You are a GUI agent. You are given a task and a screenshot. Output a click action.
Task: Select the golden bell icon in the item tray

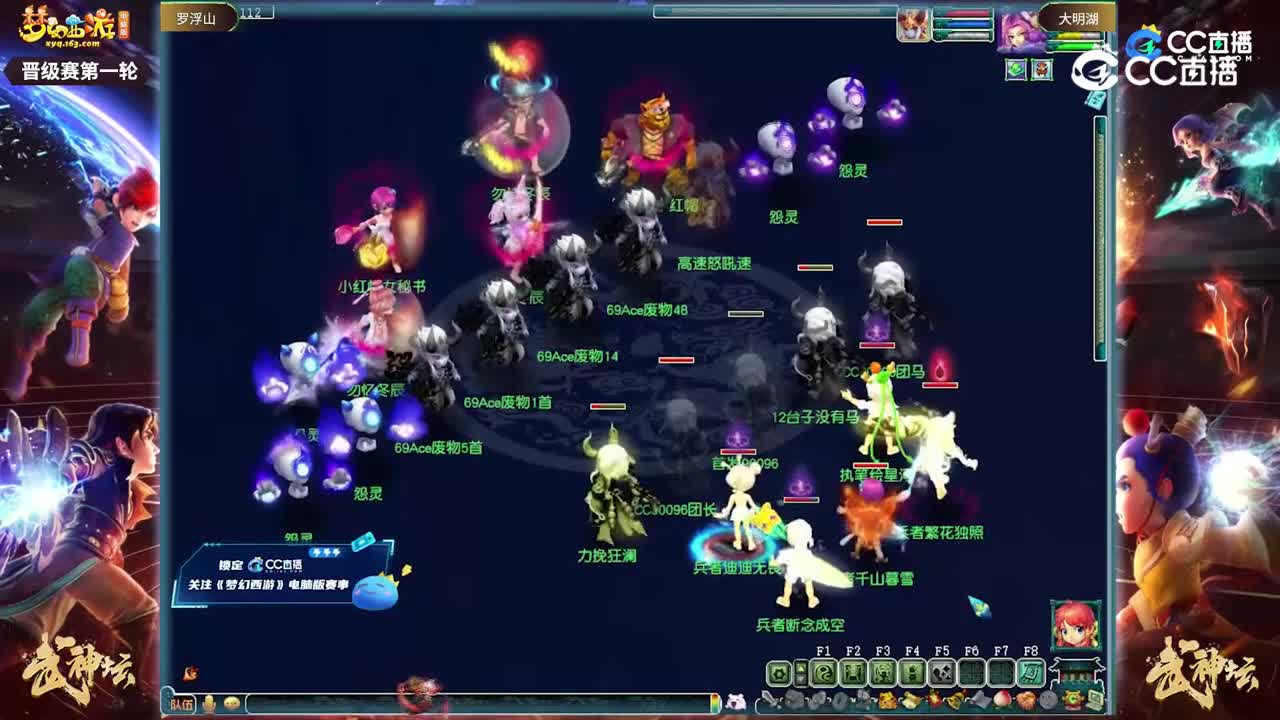coord(954,700)
